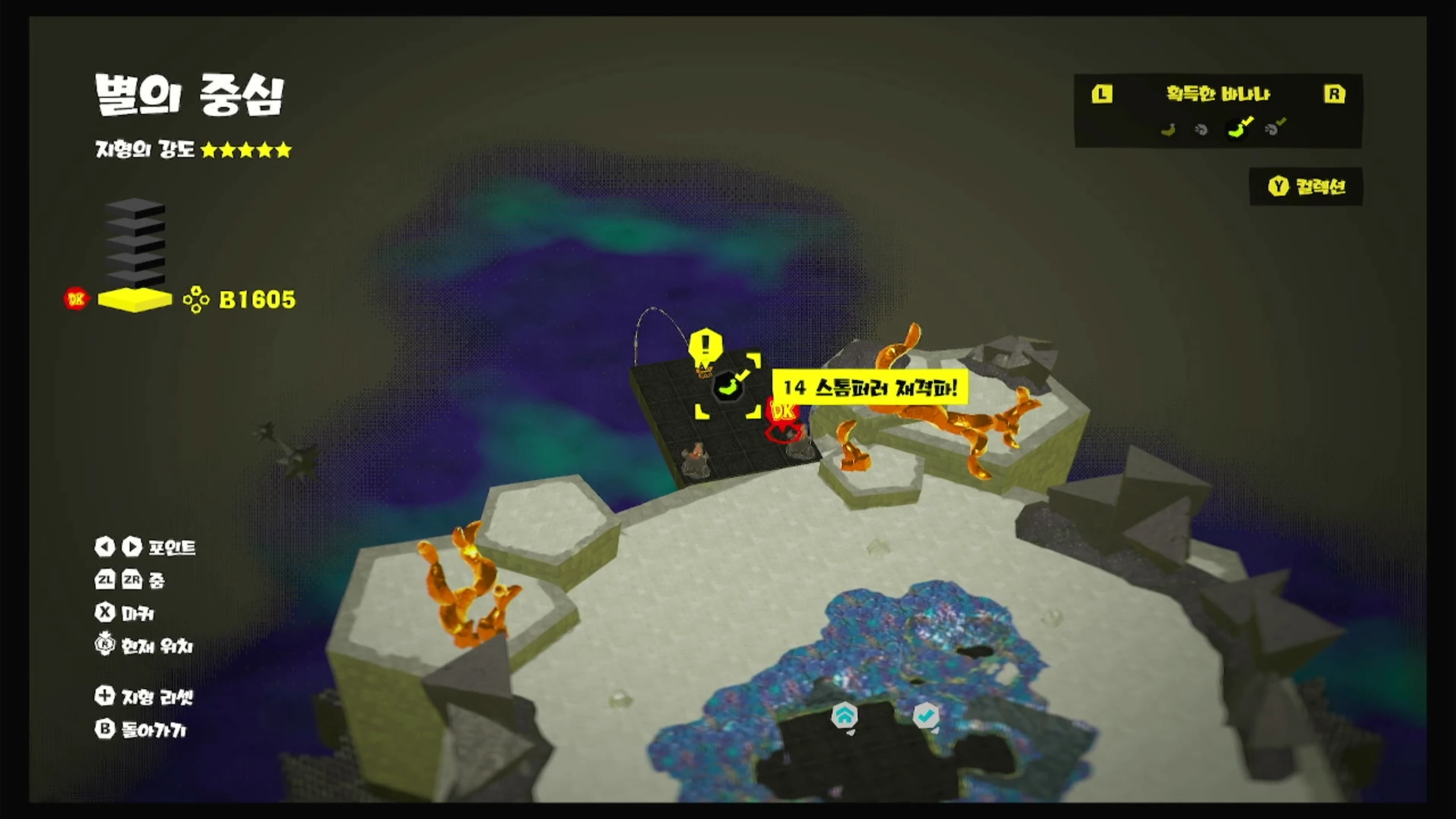Screen dimensions: 1456x819
Task: Open the 컬렉션 collection button
Action: coord(1306,187)
